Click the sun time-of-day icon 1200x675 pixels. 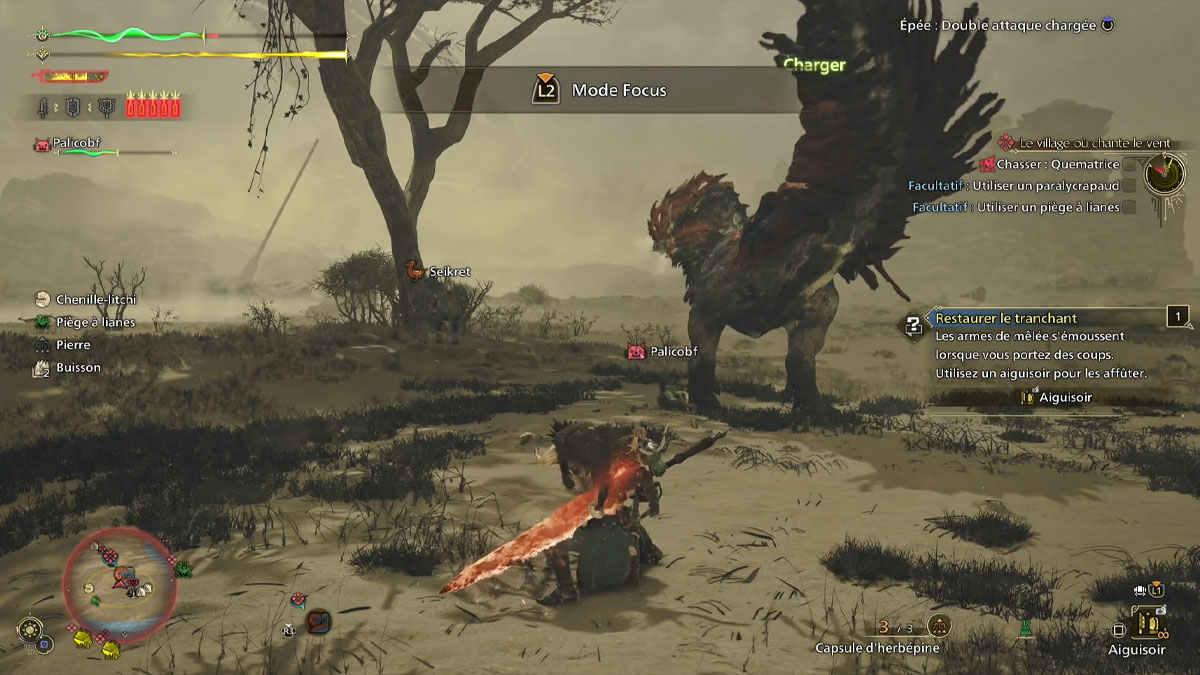tap(31, 630)
